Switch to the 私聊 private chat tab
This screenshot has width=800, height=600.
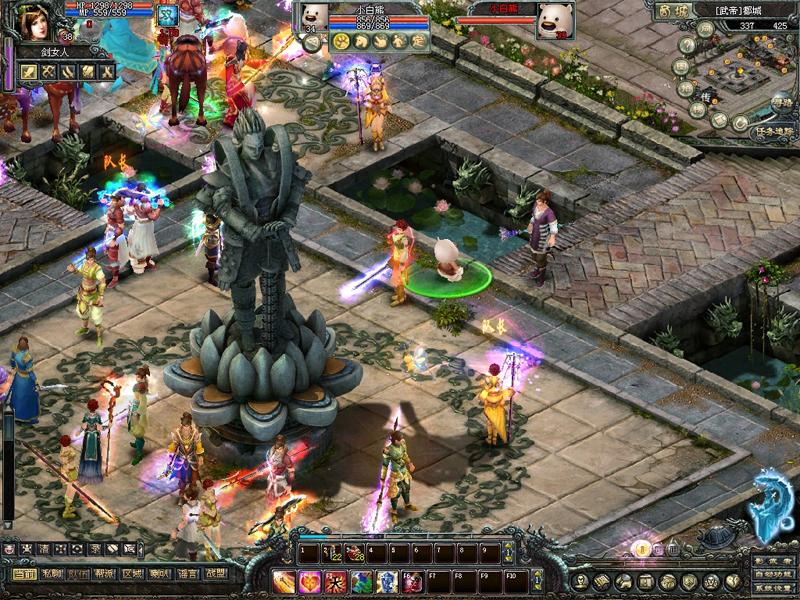click(x=52, y=574)
